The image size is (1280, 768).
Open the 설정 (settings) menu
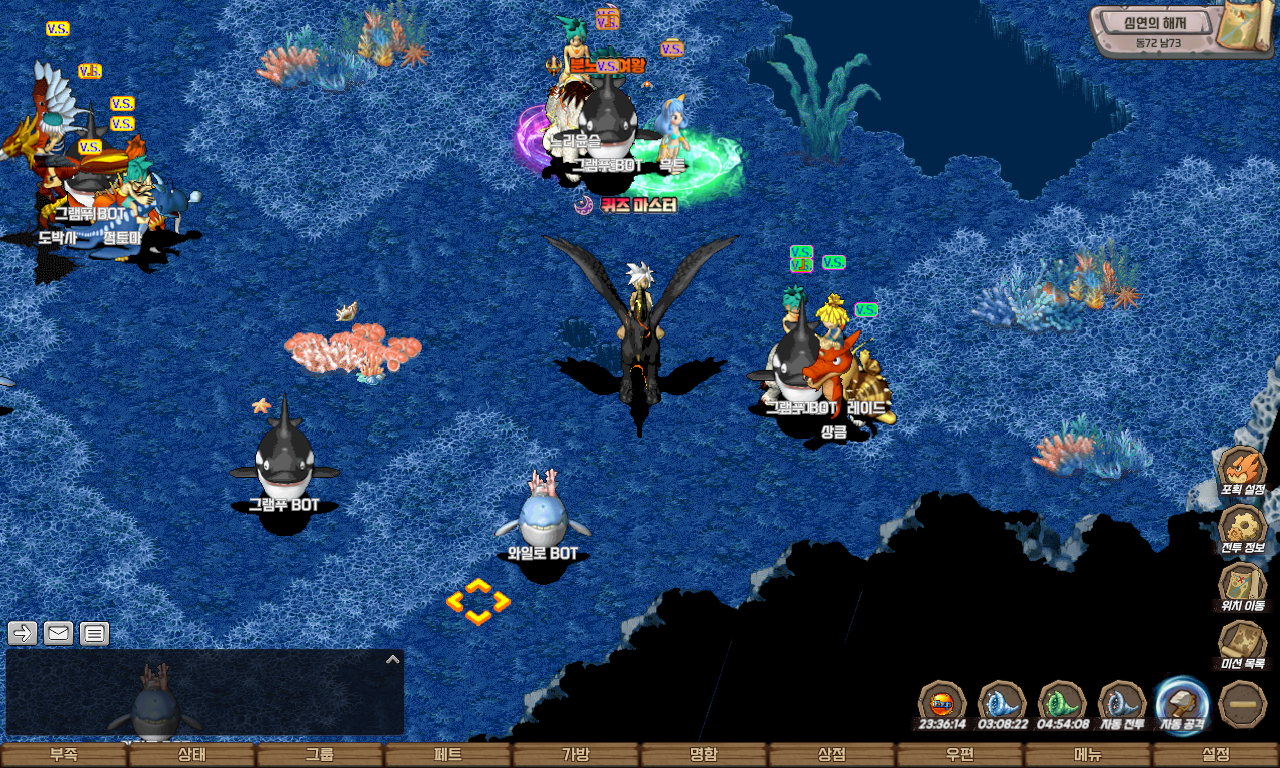(1216, 755)
